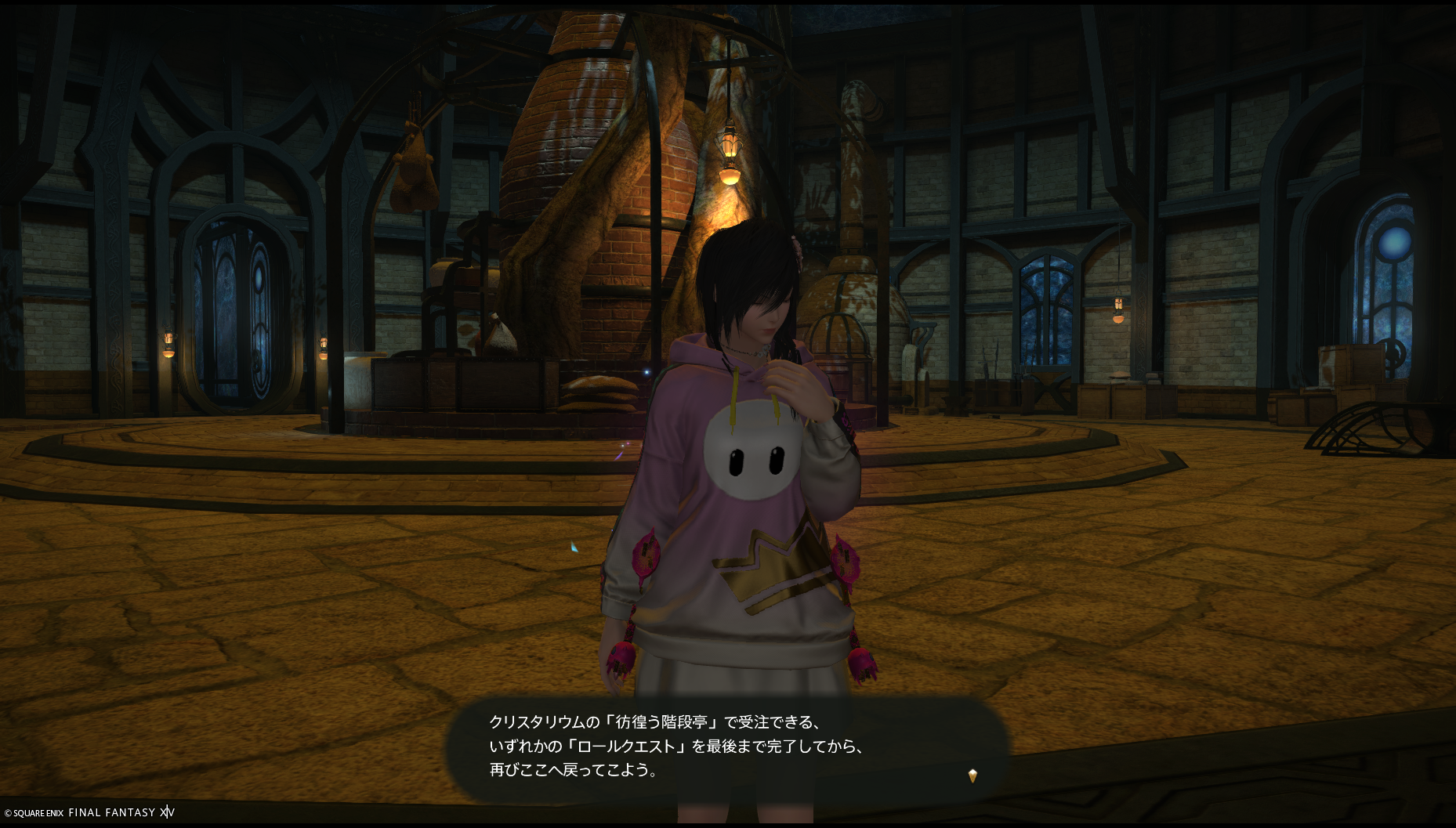Advance the role quest dialogue text box
This screenshot has width=1456, height=828.
(x=726, y=747)
